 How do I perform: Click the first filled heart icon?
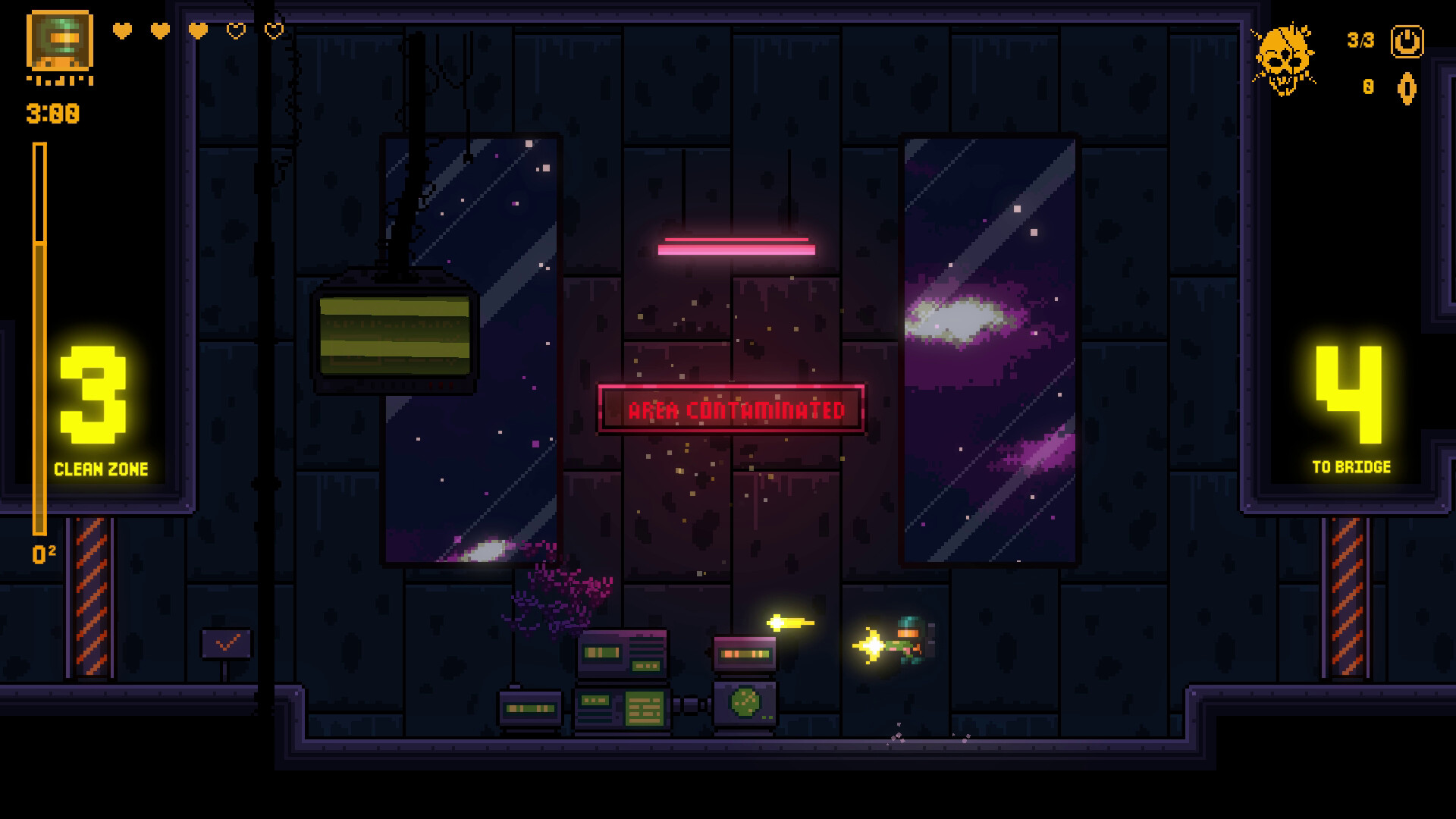tap(121, 32)
